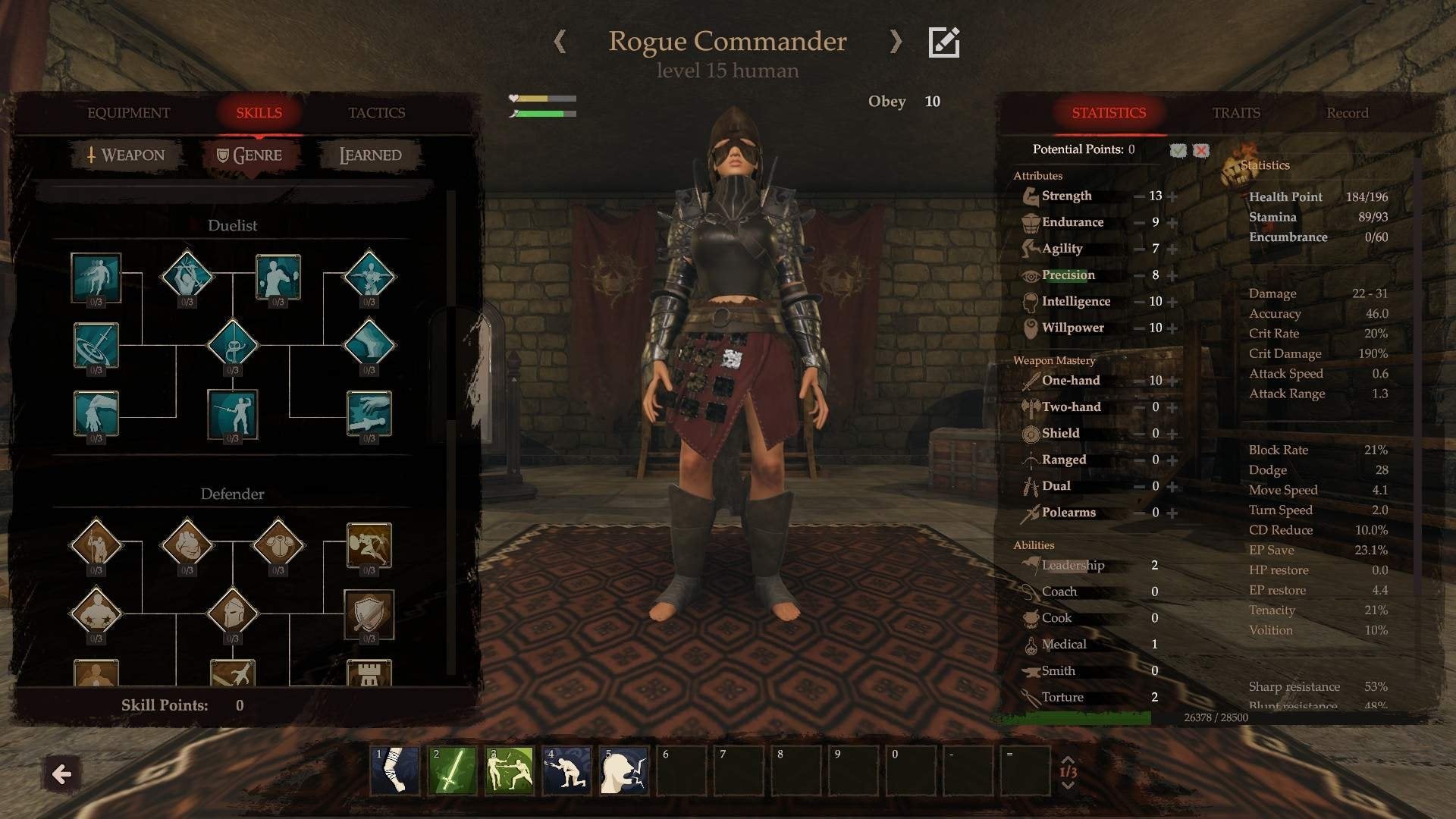Select the Weapon skills category
This screenshot has height=819, width=1456.
click(126, 155)
